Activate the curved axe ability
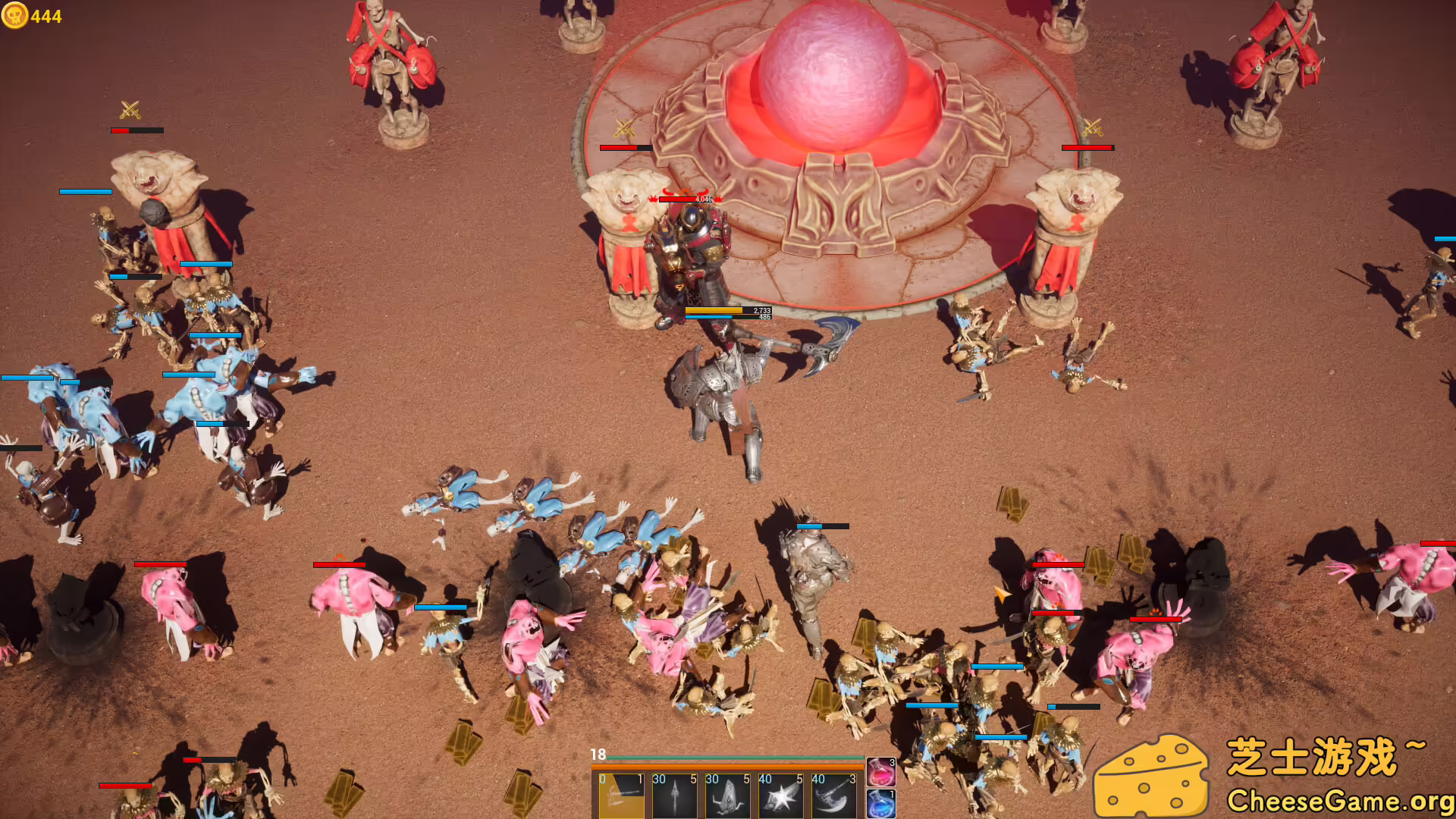This screenshot has height=819, width=1456. click(833, 796)
